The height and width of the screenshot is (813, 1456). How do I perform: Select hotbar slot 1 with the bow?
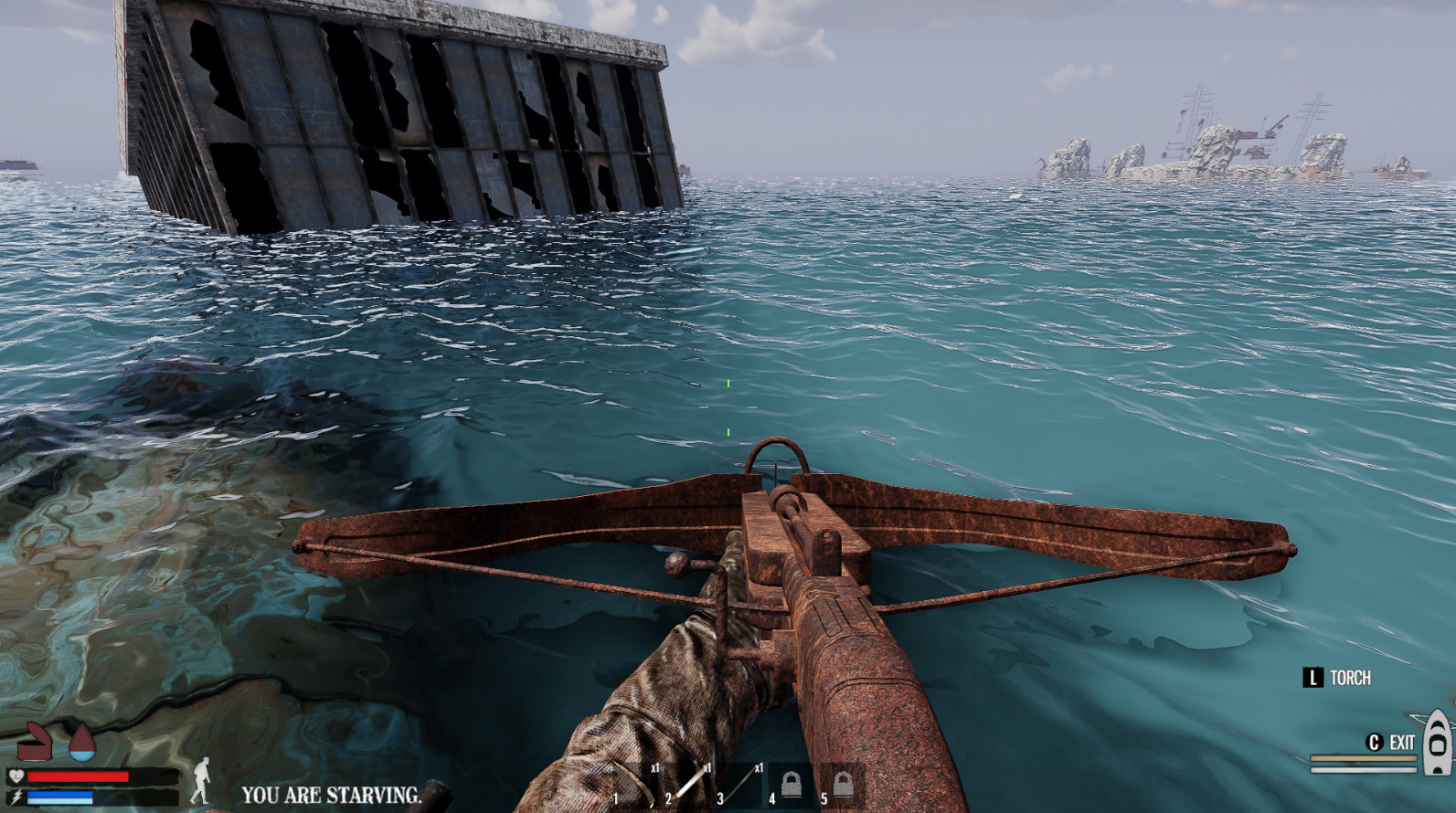point(631,784)
